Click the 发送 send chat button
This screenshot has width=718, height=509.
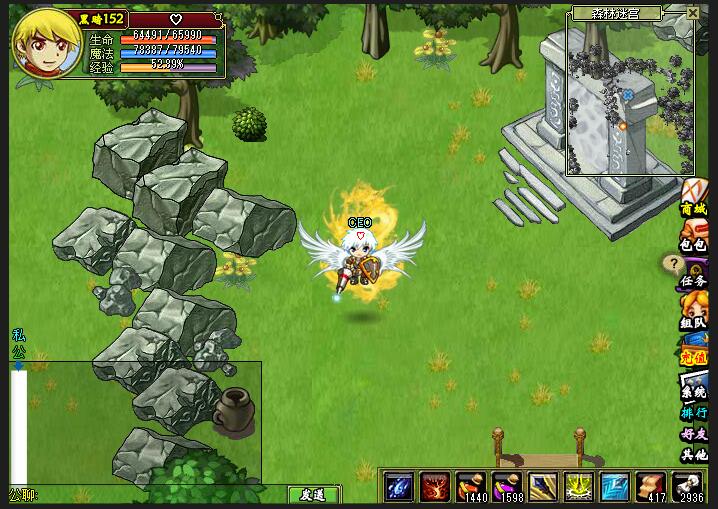click(312, 495)
